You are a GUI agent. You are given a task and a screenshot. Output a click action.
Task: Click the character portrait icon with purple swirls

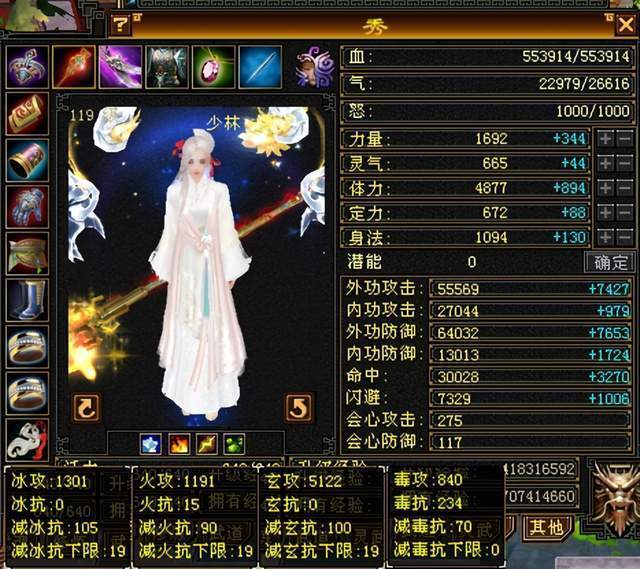coord(315,66)
